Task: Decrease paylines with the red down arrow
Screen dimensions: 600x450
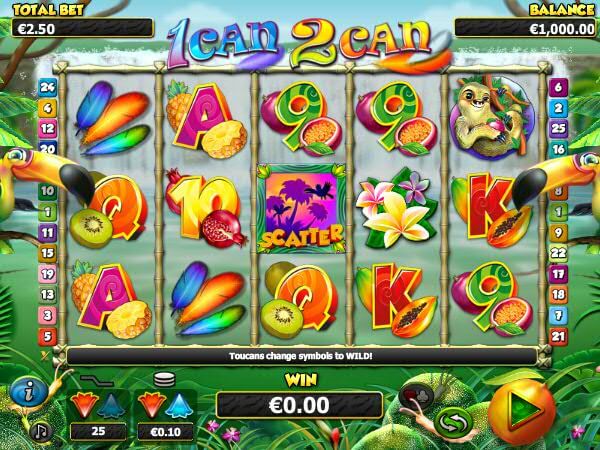Action: [83, 406]
